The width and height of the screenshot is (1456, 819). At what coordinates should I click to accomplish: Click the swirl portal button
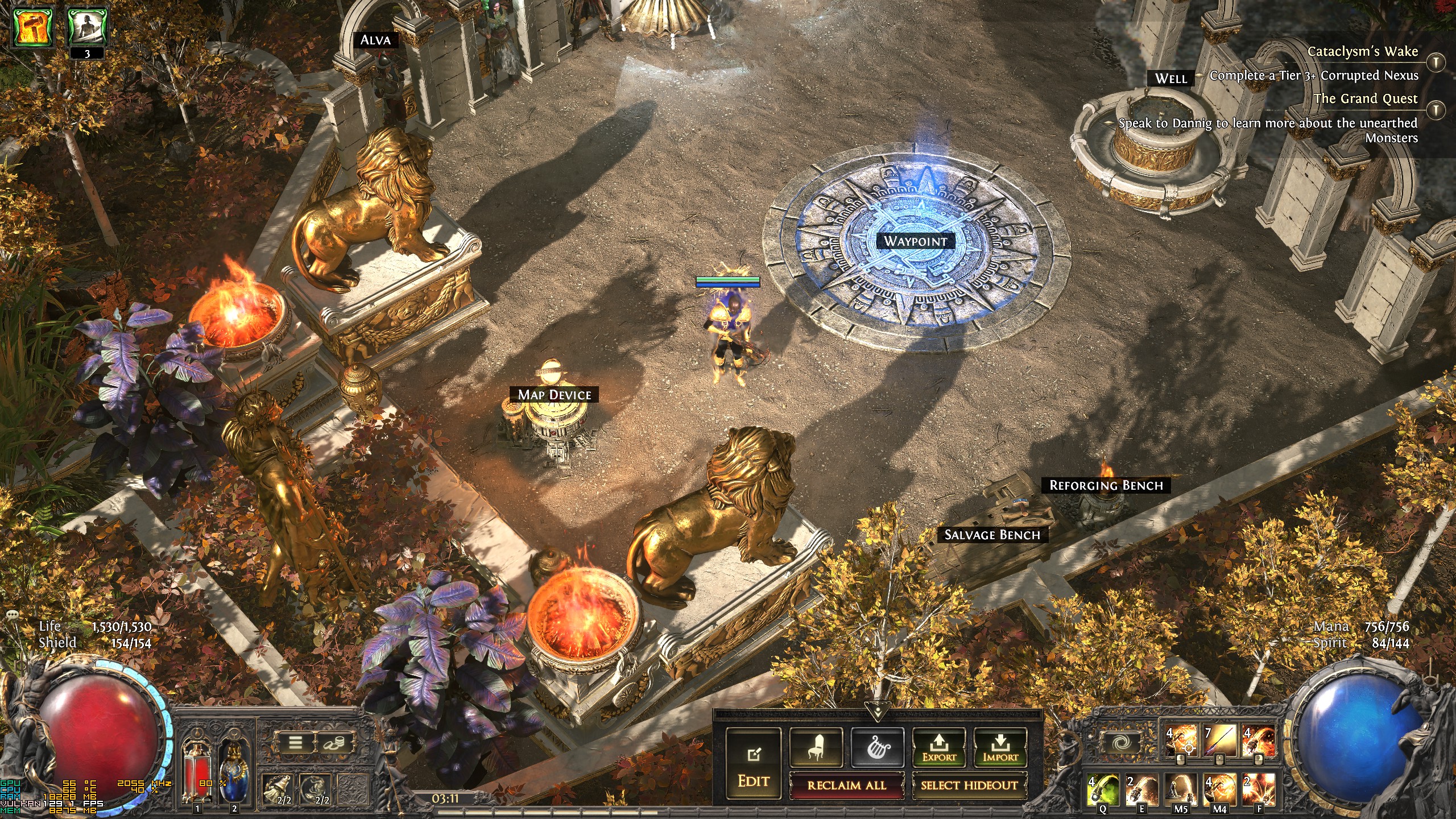pyautogui.click(x=1122, y=742)
